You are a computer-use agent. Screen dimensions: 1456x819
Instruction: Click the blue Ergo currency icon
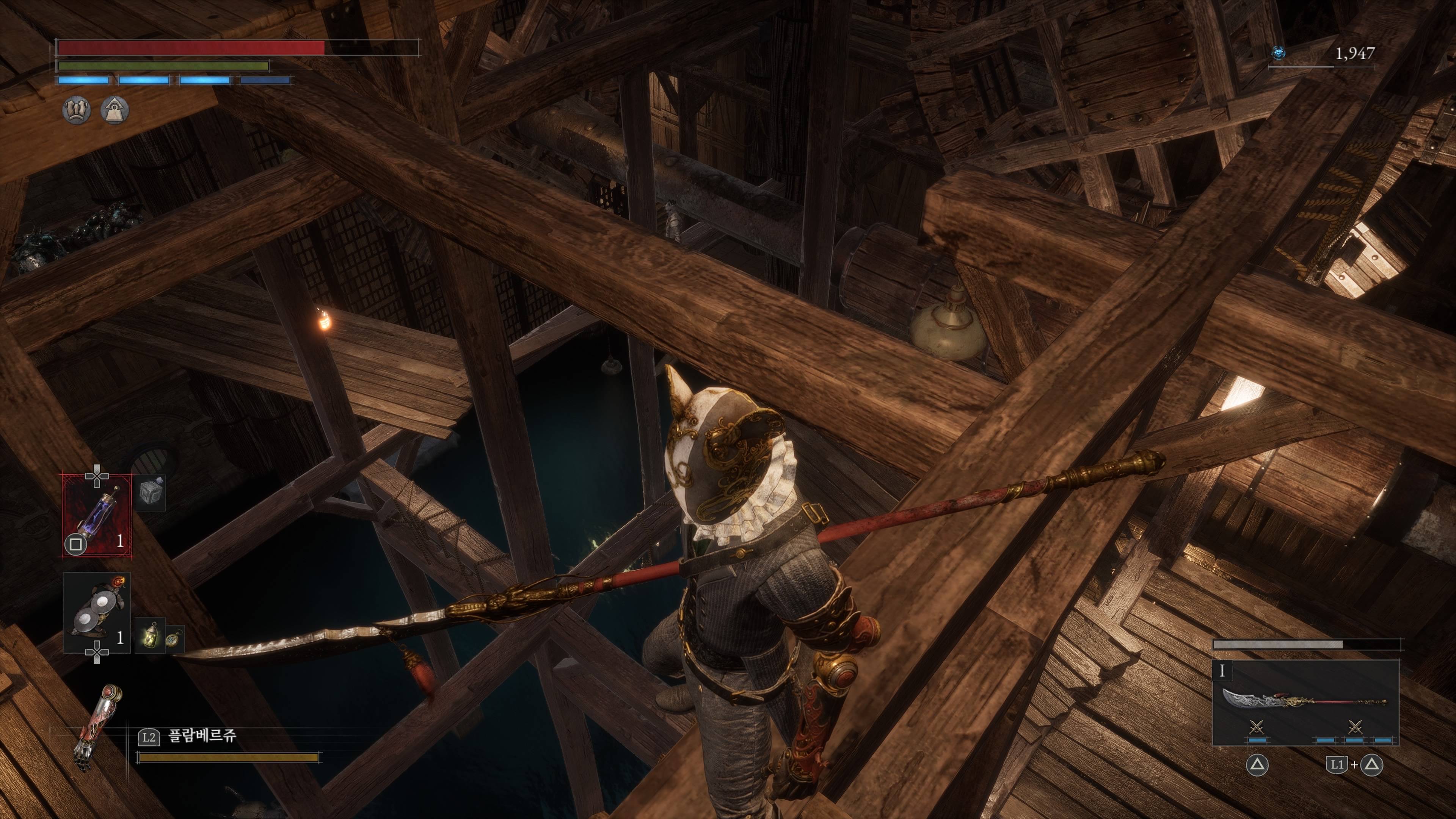(1279, 53)
